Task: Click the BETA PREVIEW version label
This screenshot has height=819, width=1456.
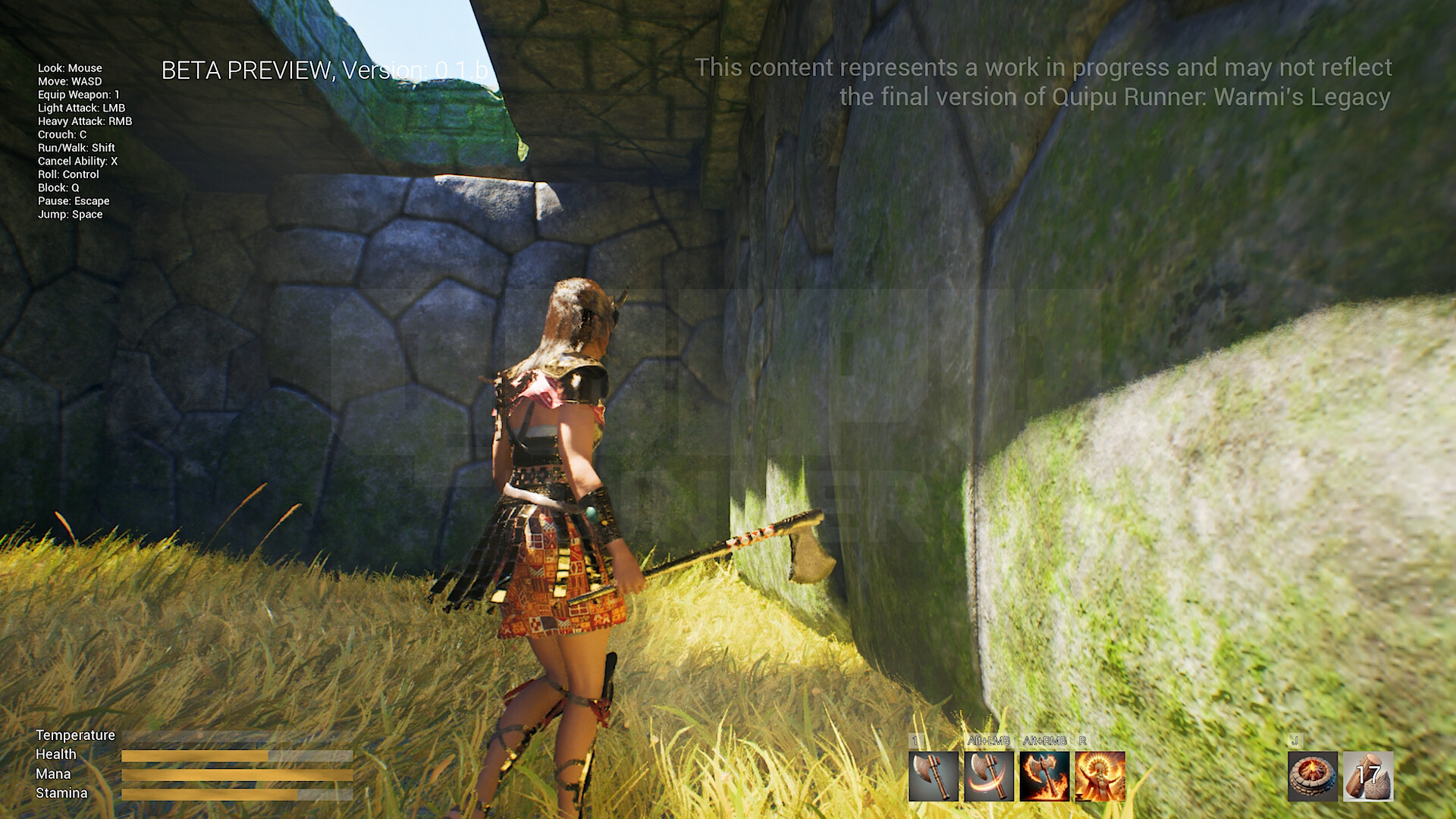Action: click(323, 70)
